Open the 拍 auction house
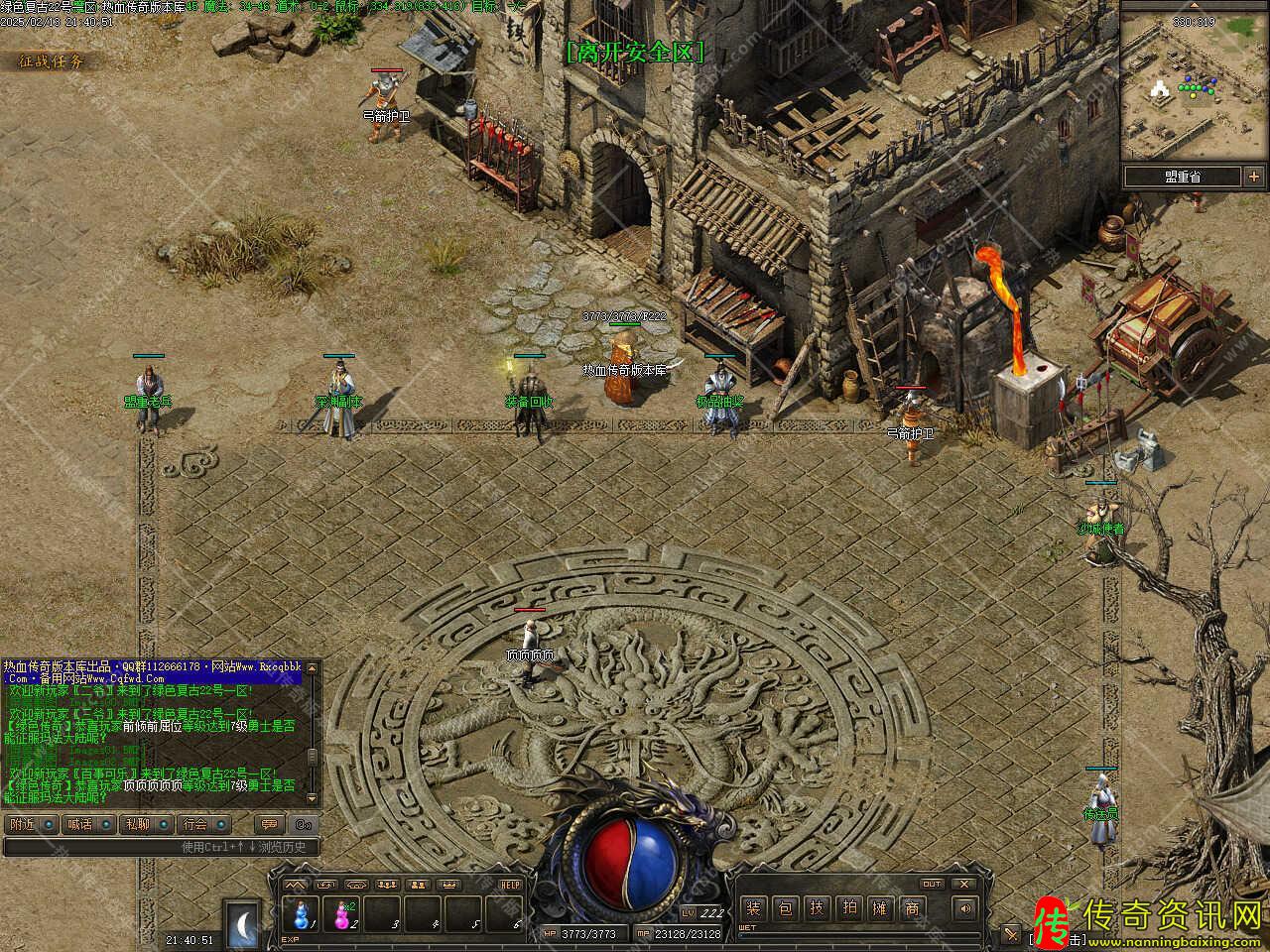 click(x=849, y=907)
